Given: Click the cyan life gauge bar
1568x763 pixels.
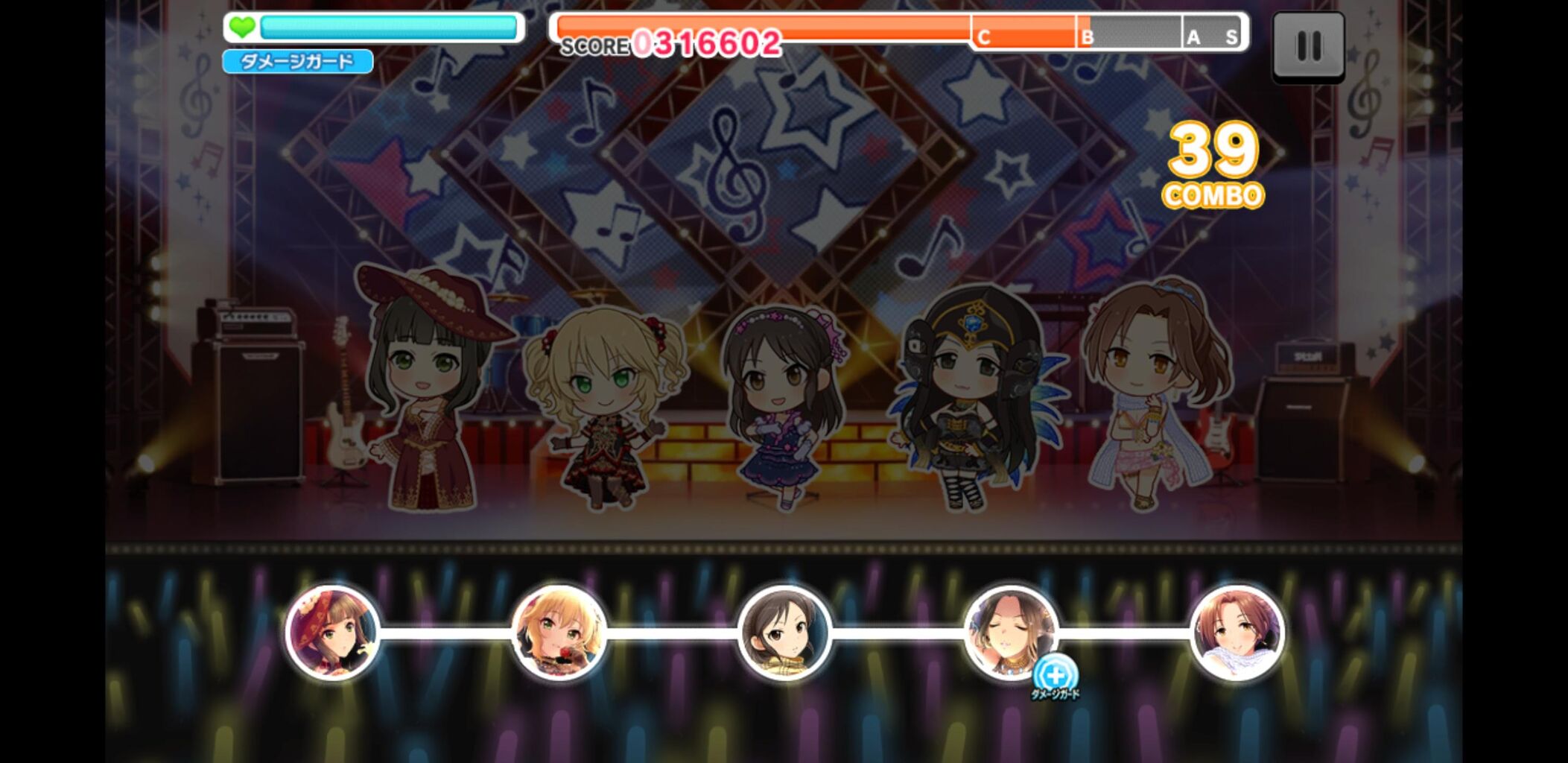Looking at the screenshot, I should (x=387, y=27).
